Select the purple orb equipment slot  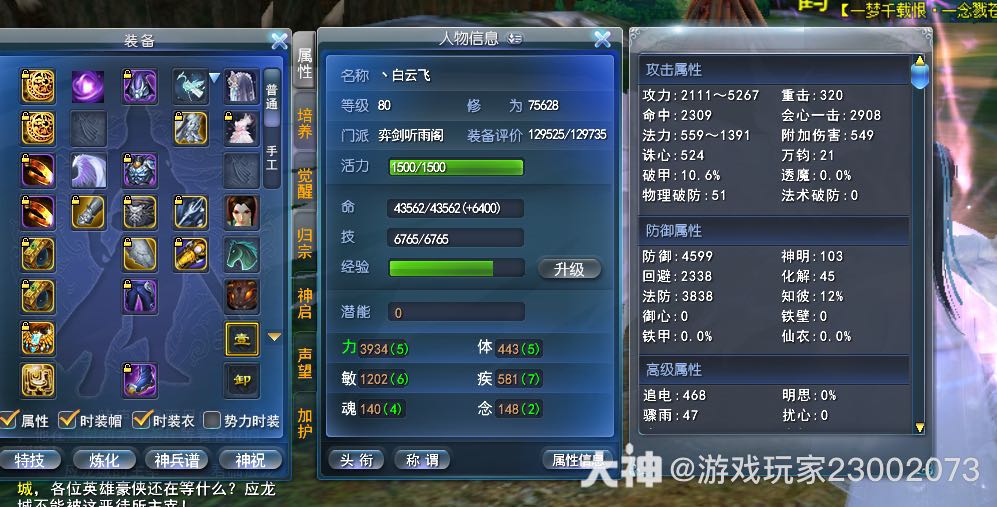pyautogui.click(x=88, y=86)
